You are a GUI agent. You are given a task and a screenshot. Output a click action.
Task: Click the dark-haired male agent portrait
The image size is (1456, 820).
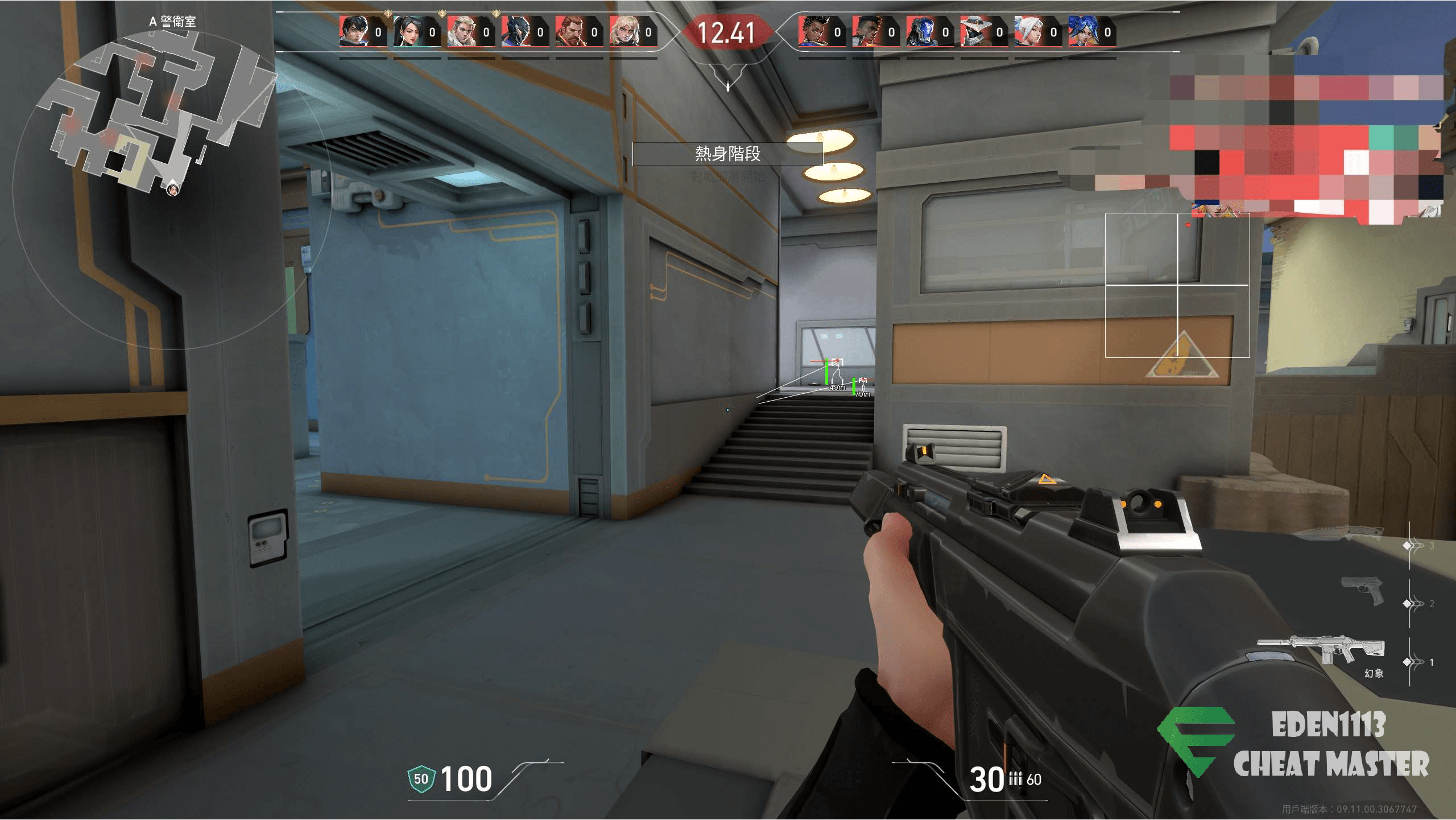pyautogui.click(x=351, y=32)
